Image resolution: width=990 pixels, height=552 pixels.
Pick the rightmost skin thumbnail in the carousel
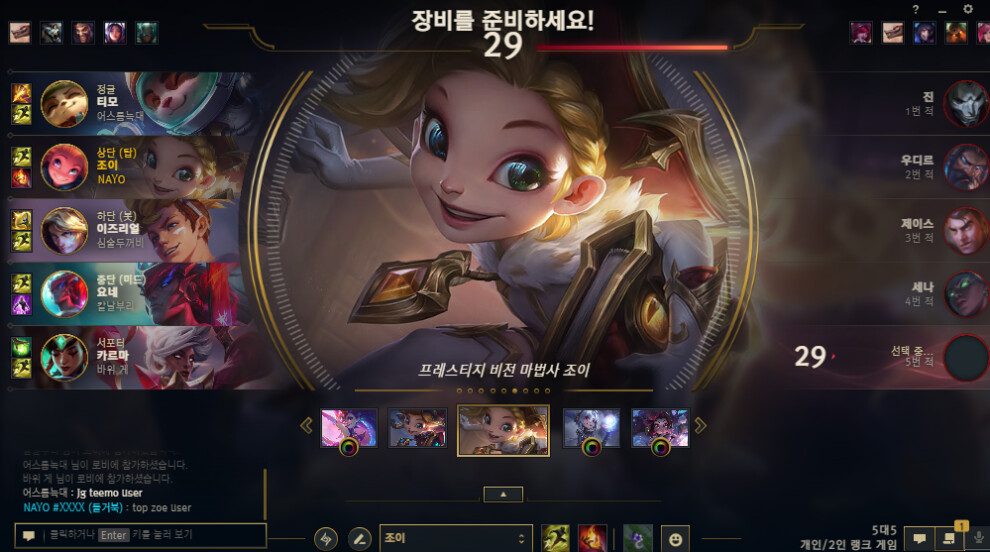(660, 428)
